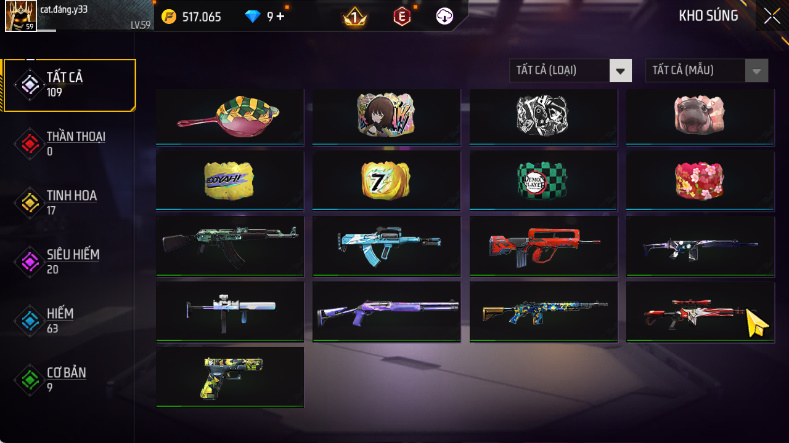Image resolution: width=789 pixels, height=443 pixels.
Task: Select the Demon Slayer checkered gloo wall
Action: [x=543, y=179]
